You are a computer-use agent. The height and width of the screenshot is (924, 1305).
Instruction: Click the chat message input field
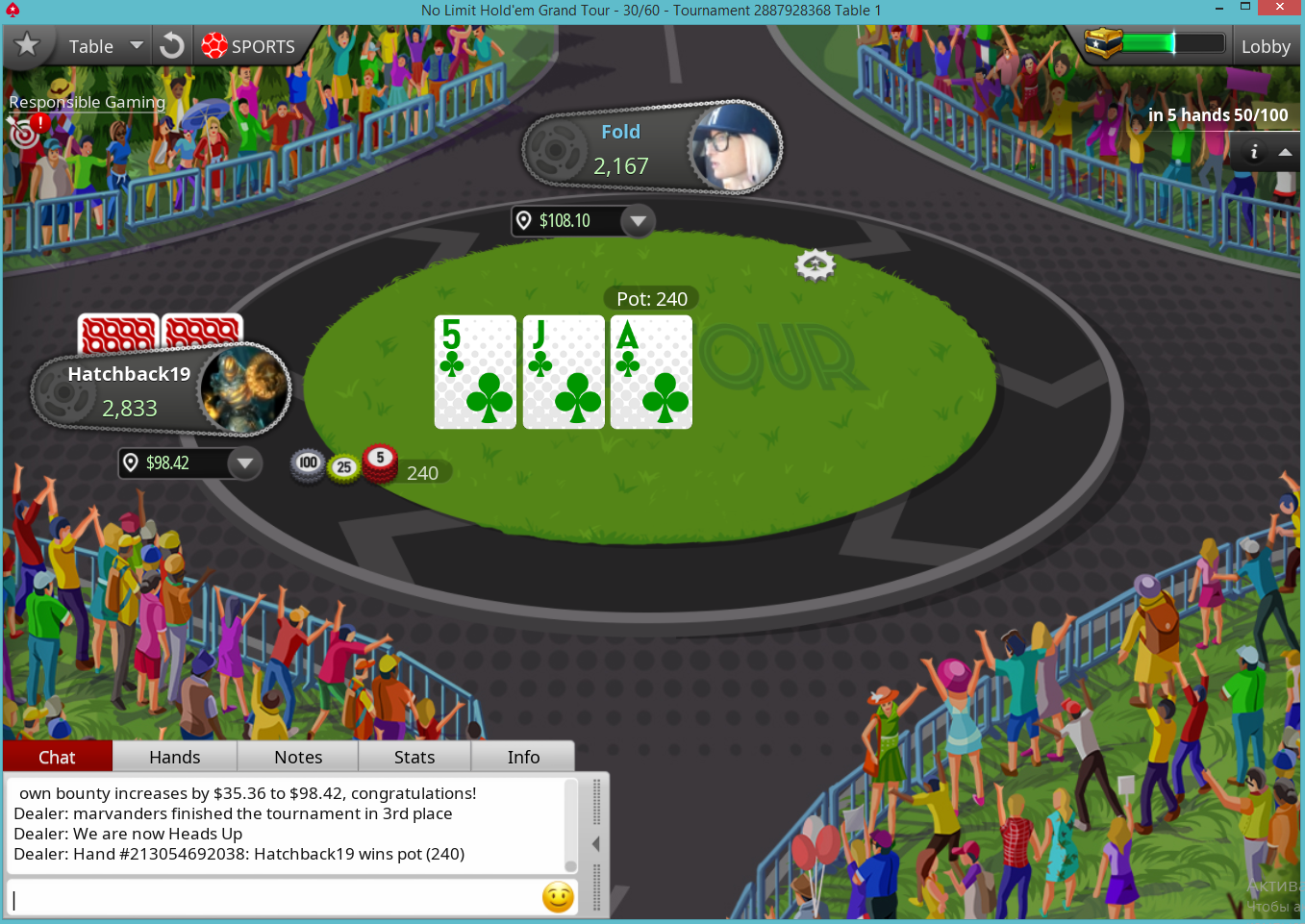click(274, 898)
